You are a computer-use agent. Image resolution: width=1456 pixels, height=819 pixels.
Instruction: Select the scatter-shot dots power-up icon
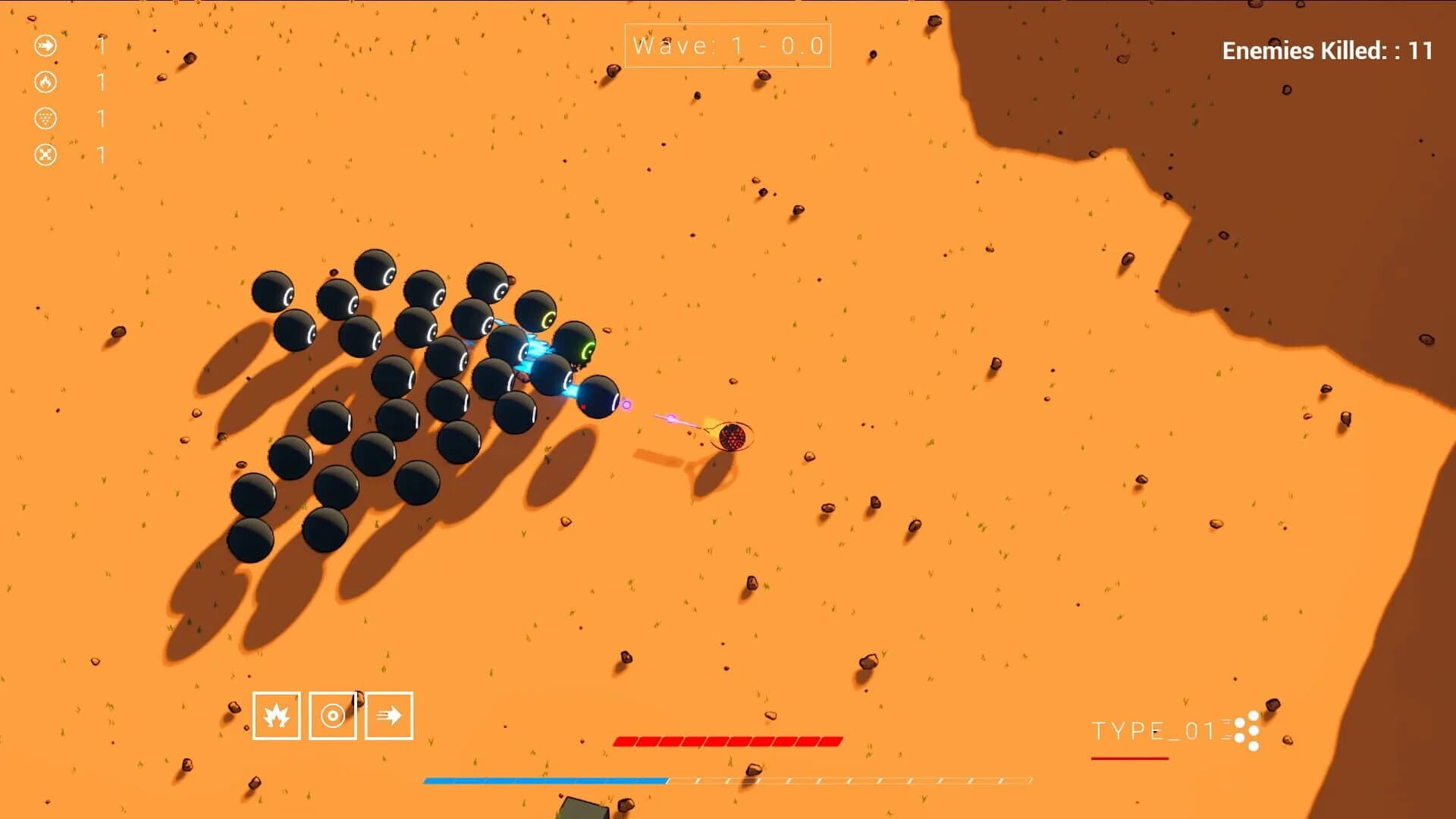[45, 118]
